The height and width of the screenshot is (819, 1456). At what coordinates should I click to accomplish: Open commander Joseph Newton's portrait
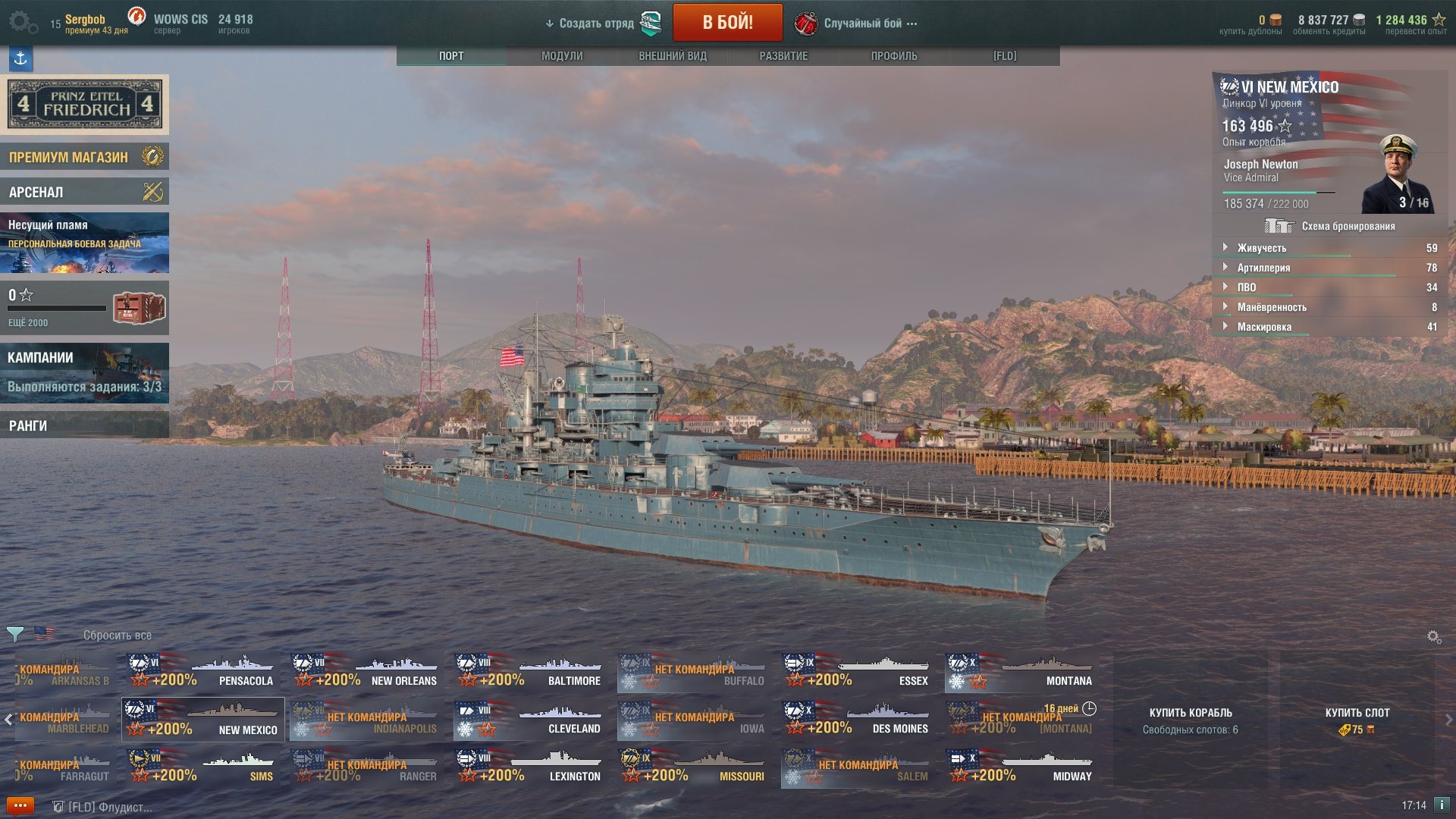(x=1397, y=174)
